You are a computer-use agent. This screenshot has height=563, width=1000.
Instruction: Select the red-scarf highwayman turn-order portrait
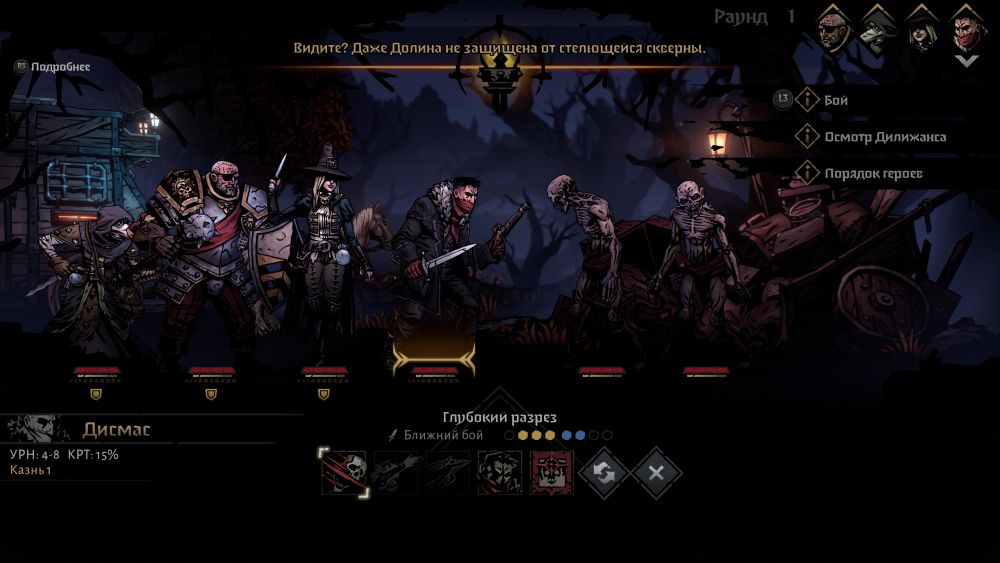click(966, 28)
